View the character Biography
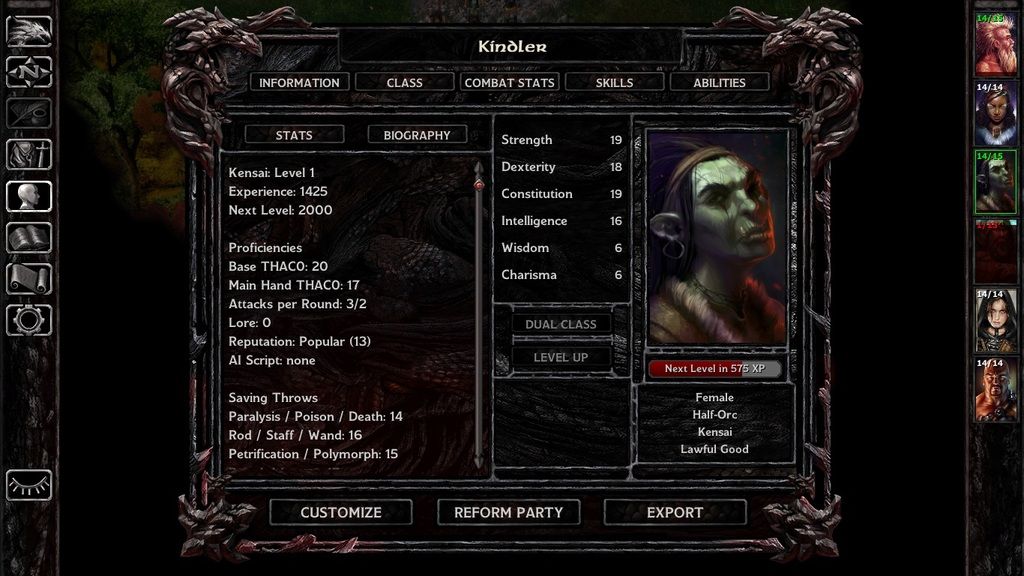This screenshot has width=1024, height=576. (x=417, y=135)
